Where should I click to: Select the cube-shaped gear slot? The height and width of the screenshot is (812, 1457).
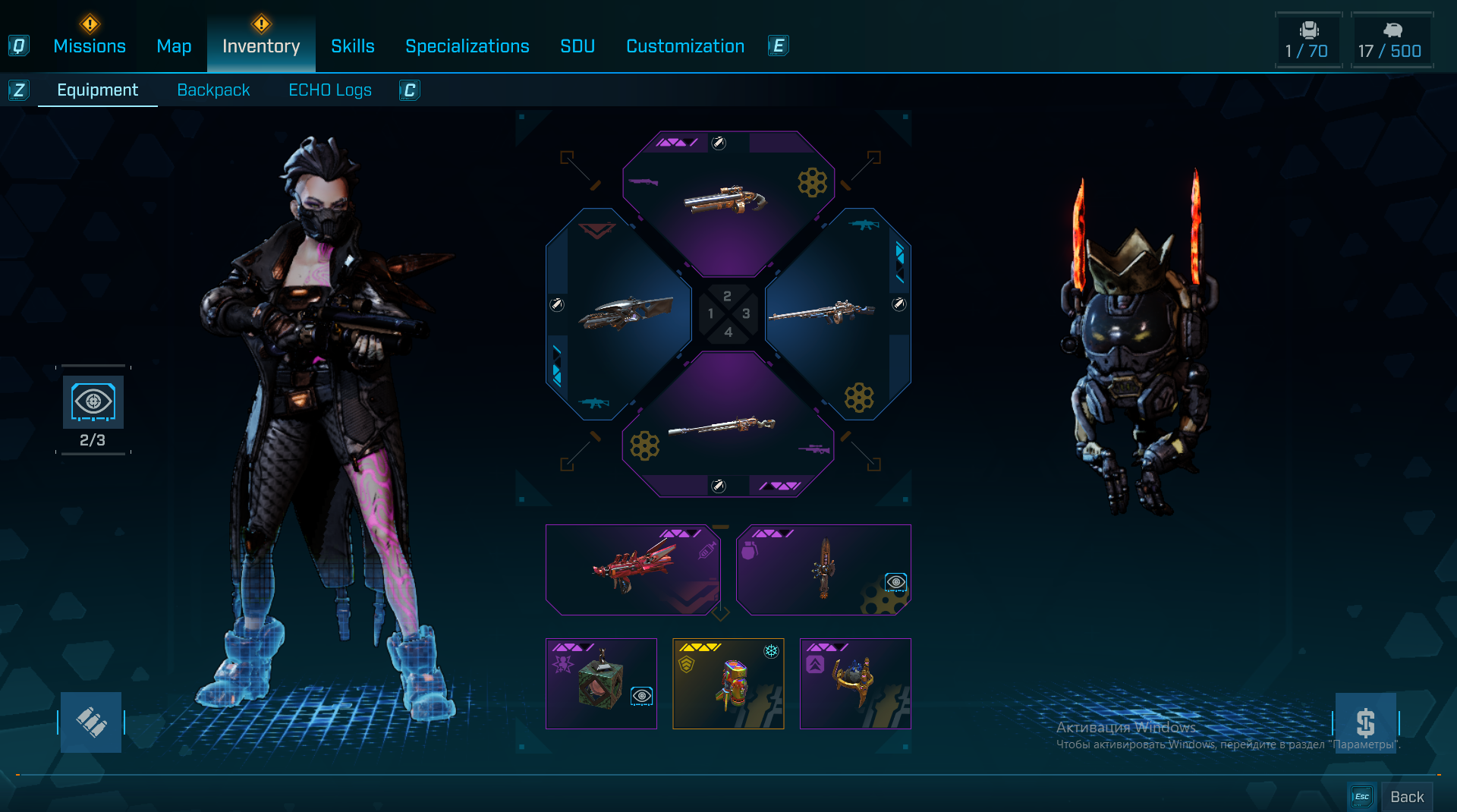pyautogui.click(x=601, y=683)
